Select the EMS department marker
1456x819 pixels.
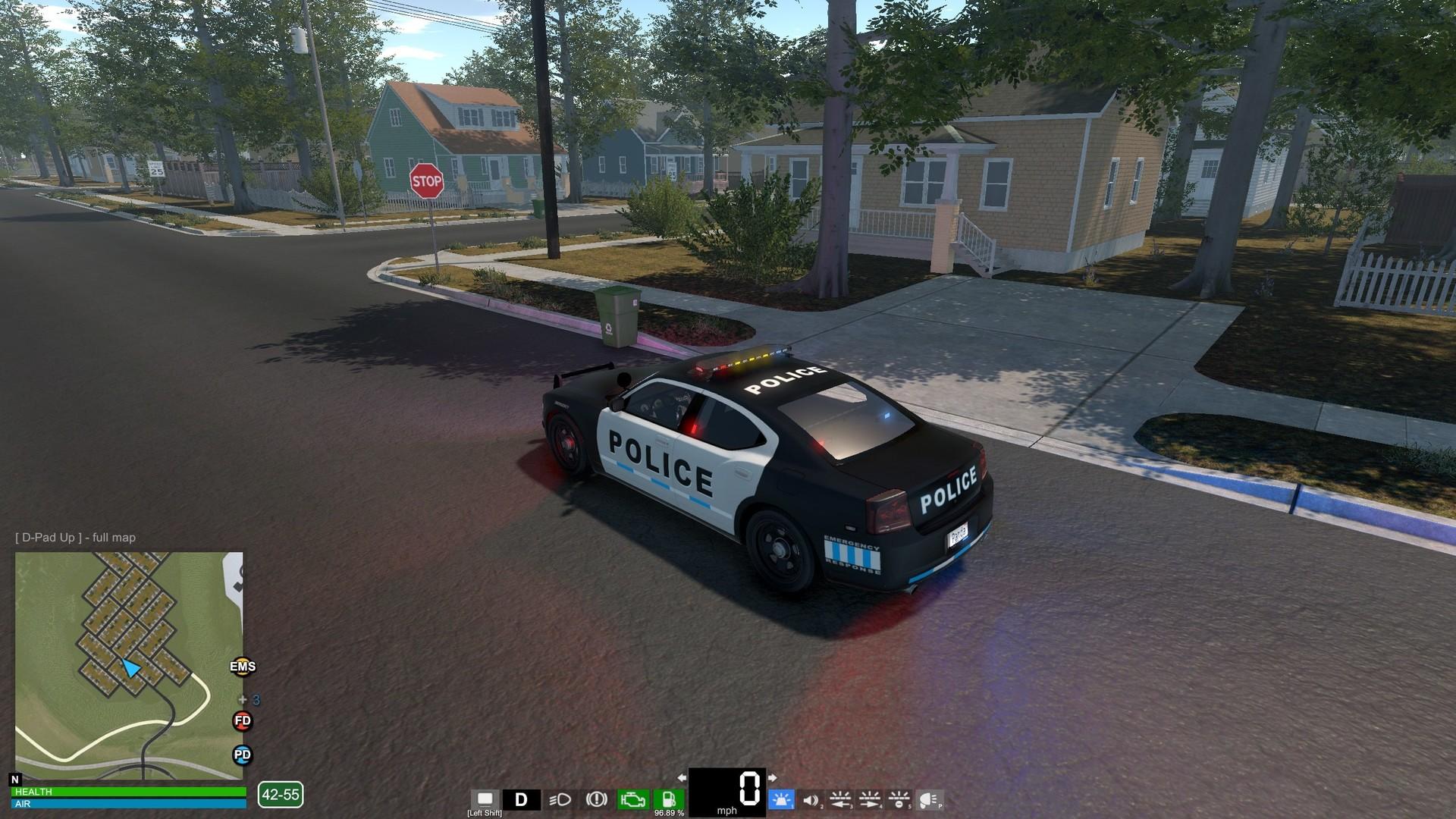242,667
